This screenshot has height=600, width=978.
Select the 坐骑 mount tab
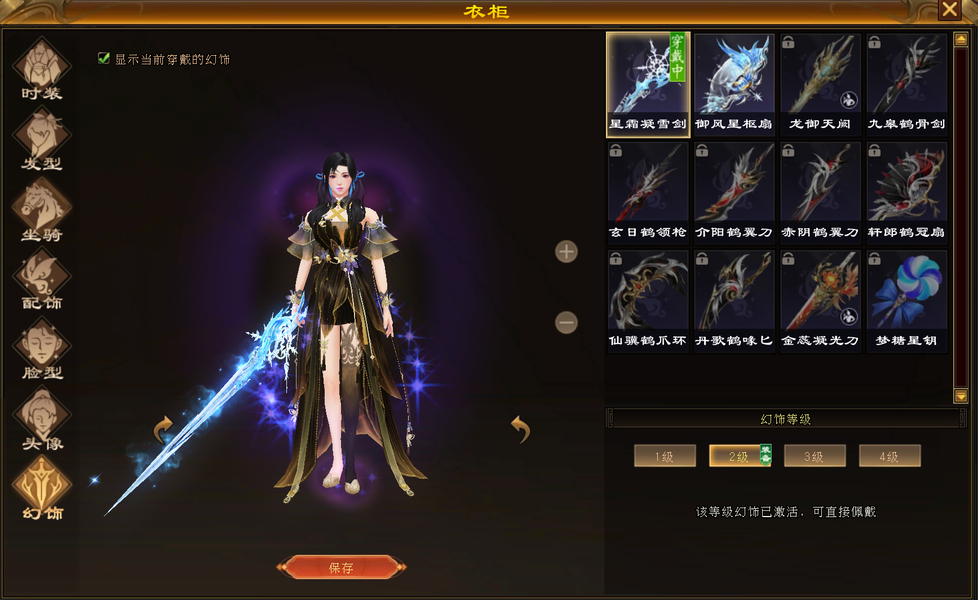click(x=41, y=210)
